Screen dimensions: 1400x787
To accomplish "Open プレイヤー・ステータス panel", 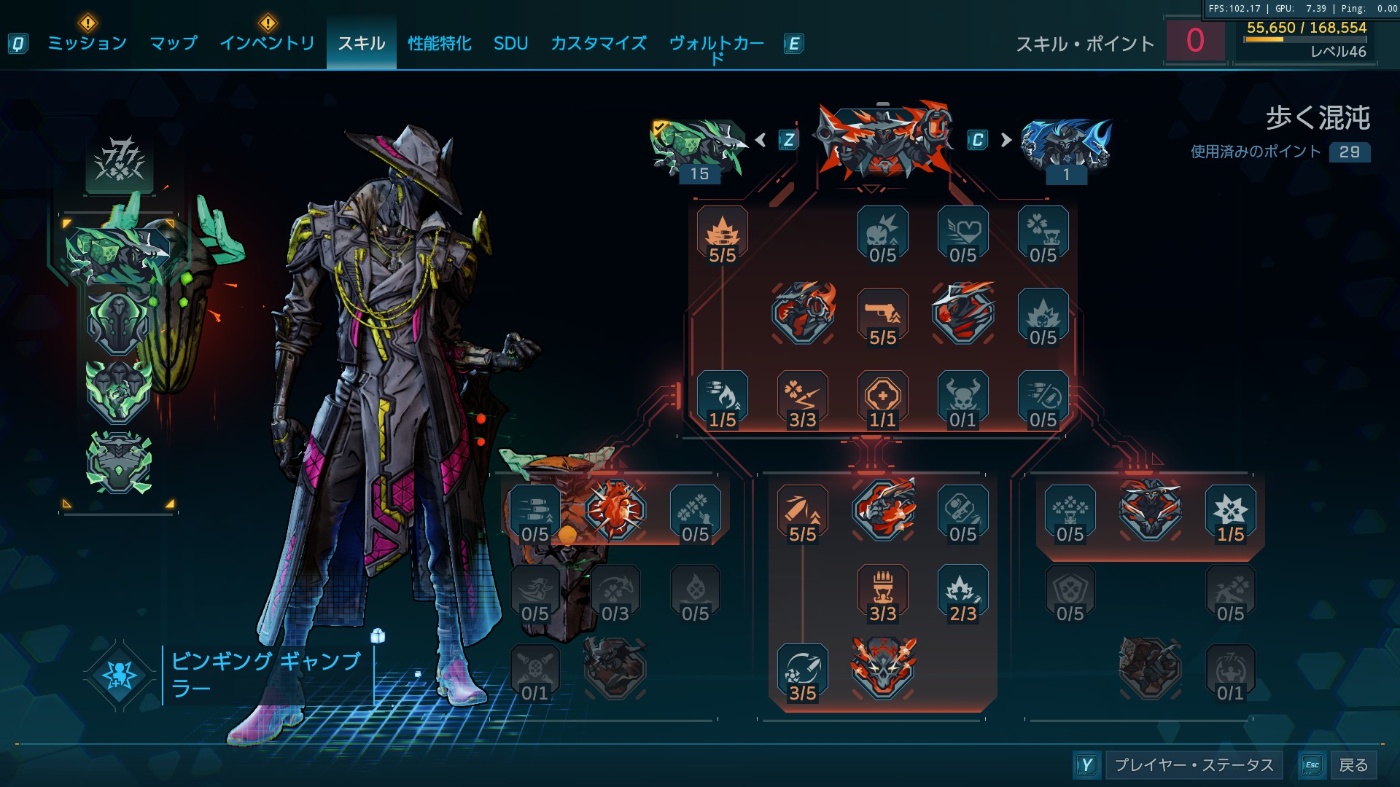I will tap(1193, 765).
